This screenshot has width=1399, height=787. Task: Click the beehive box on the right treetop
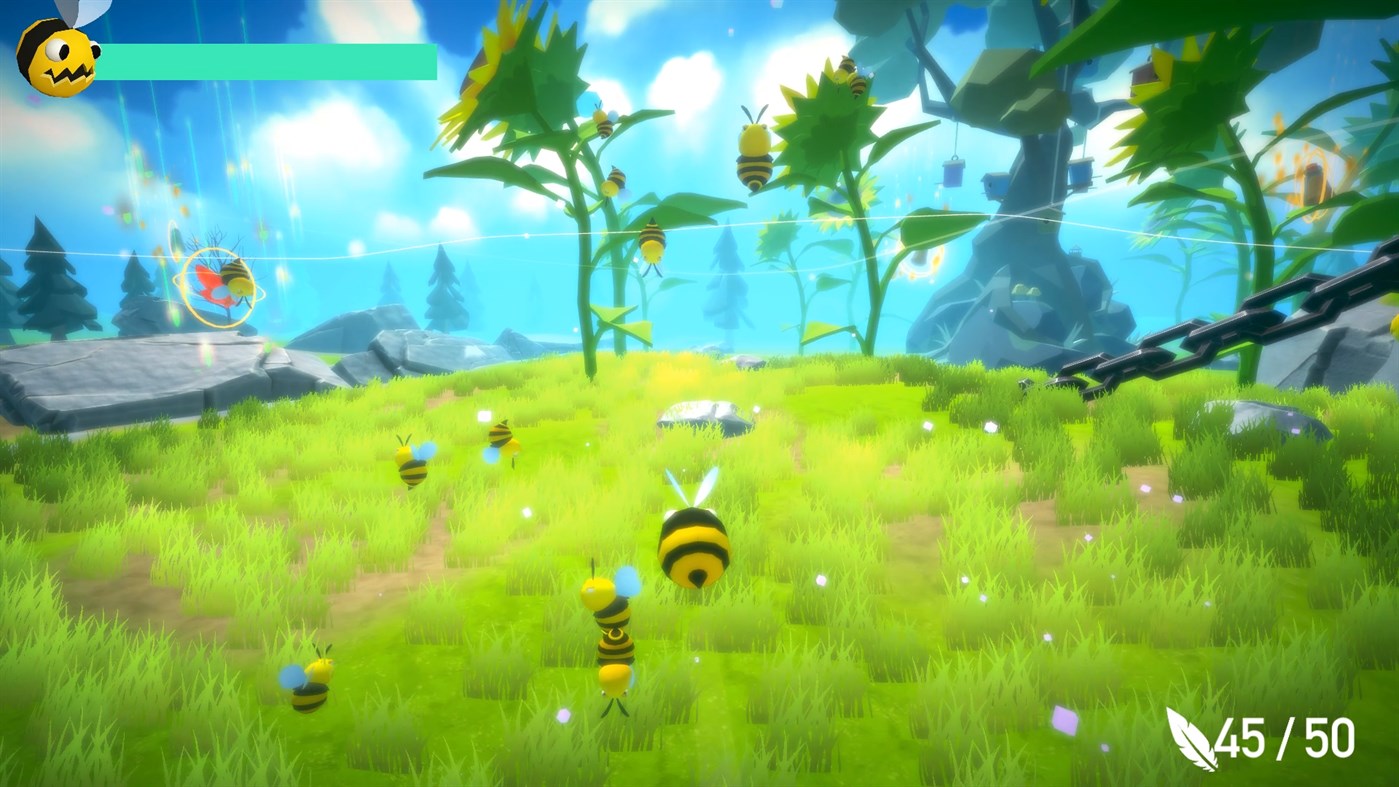pos(1143,77)
